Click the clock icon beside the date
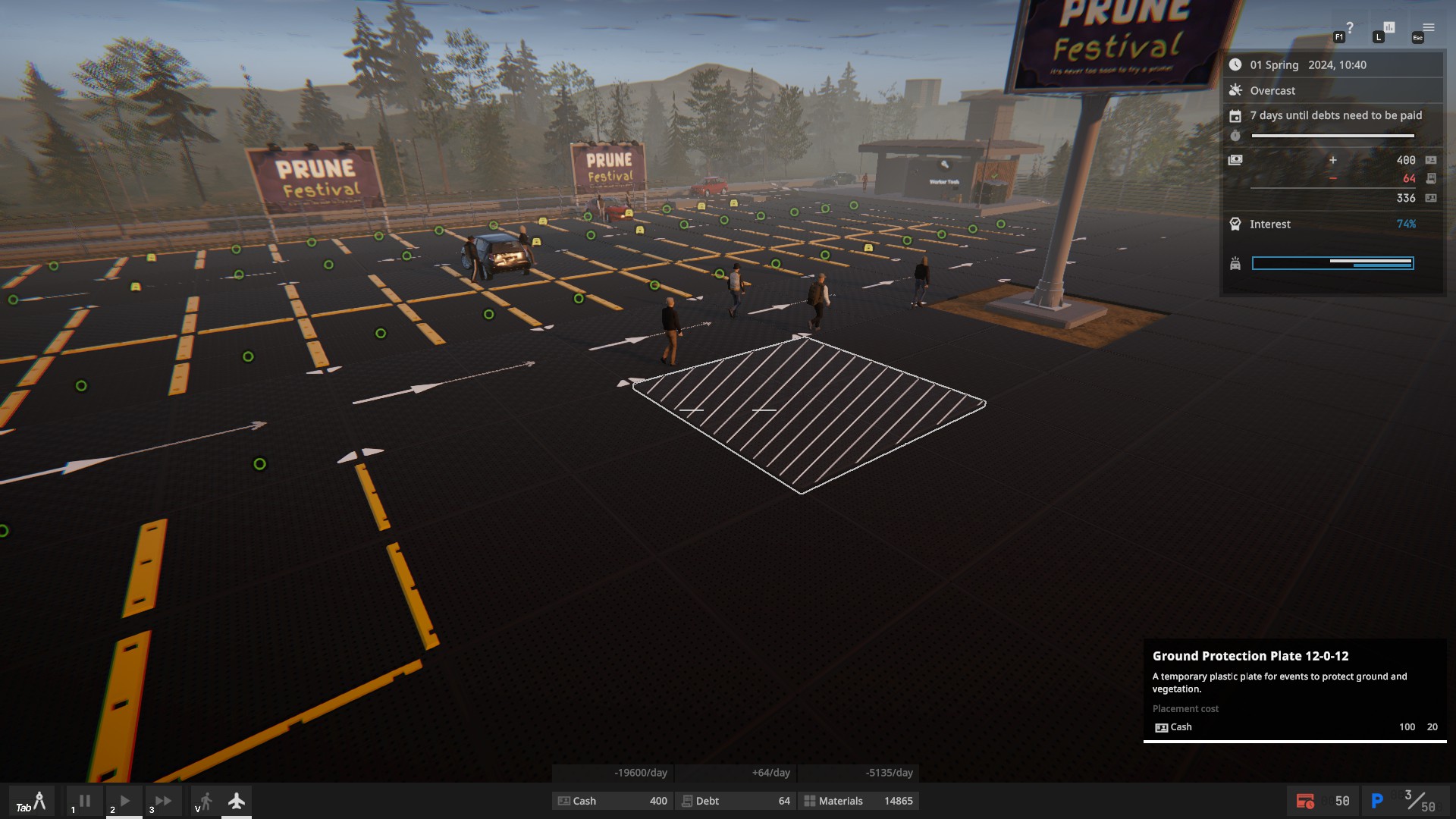 point(1236,65)
